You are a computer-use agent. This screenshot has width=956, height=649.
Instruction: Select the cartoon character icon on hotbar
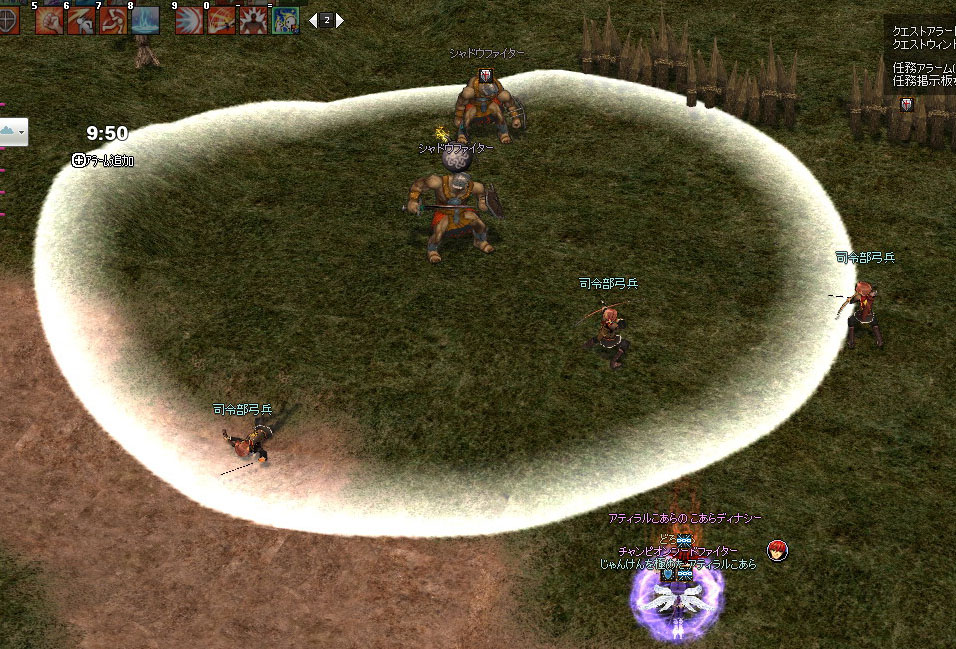pyautogui.click(x=285, y=20)
